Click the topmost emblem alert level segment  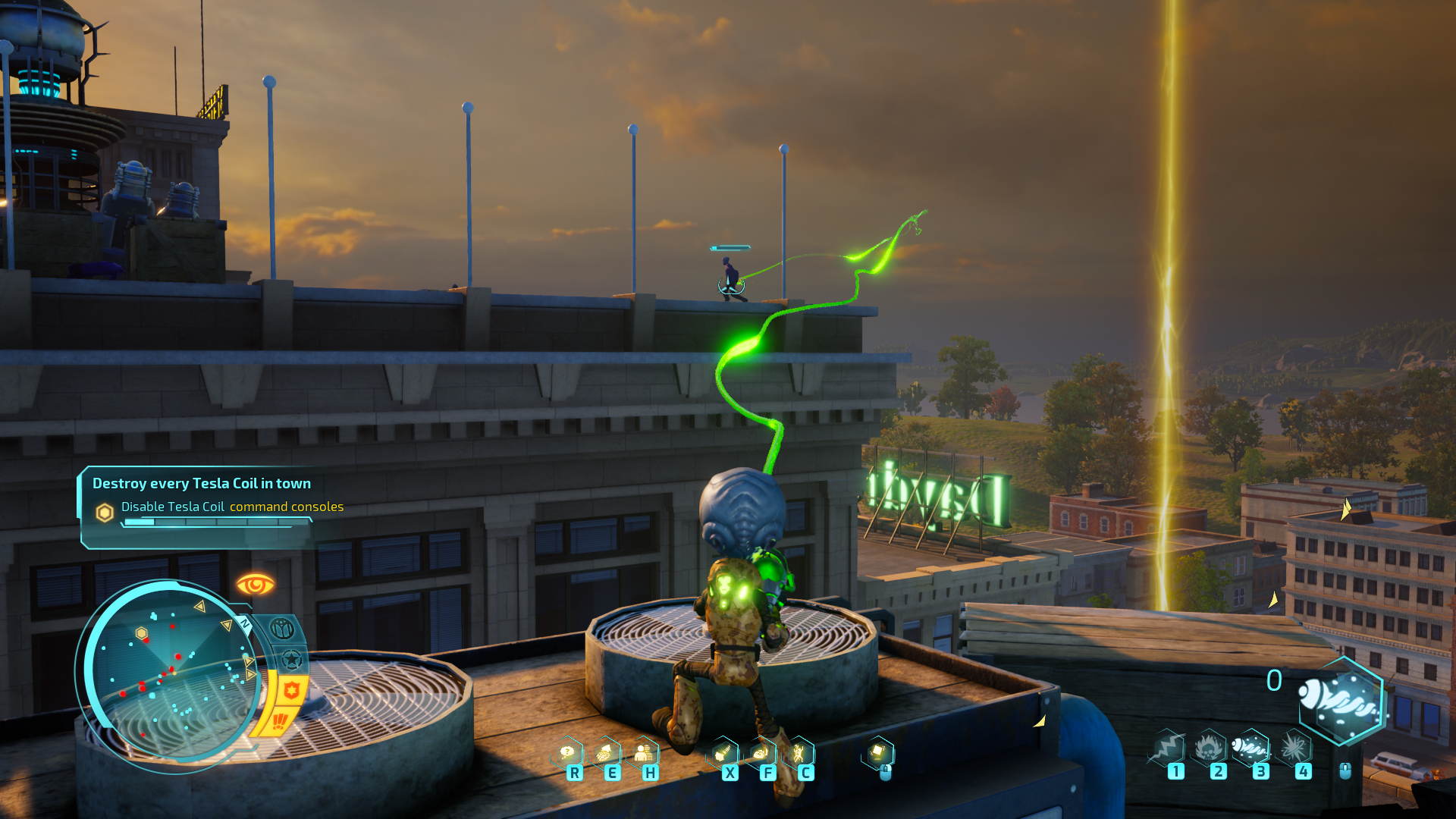pyautogui.click(x=282, y=629)
